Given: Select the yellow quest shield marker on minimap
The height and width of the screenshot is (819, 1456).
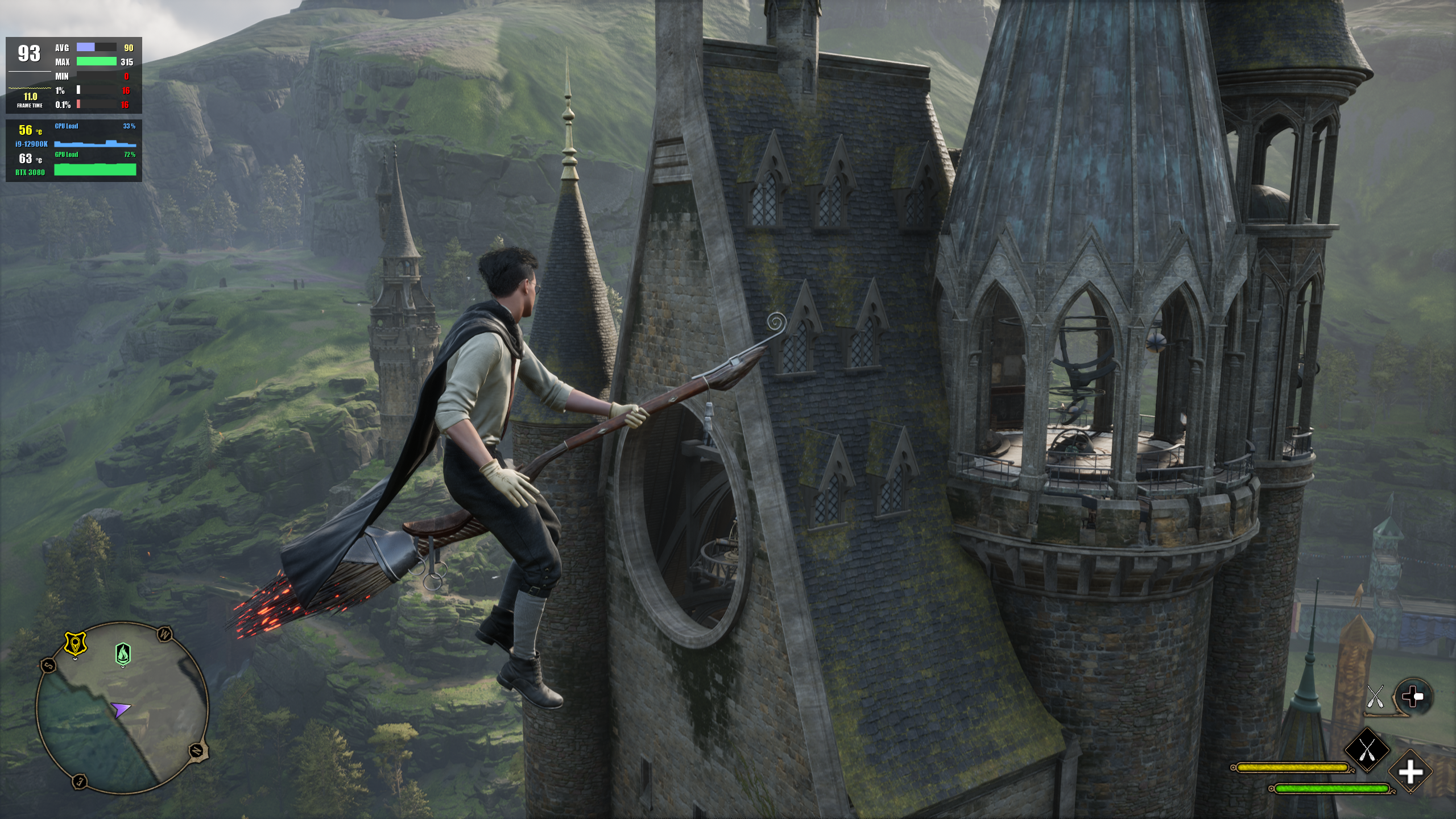Looking at the screenshot, I should [x=75, y=644].
